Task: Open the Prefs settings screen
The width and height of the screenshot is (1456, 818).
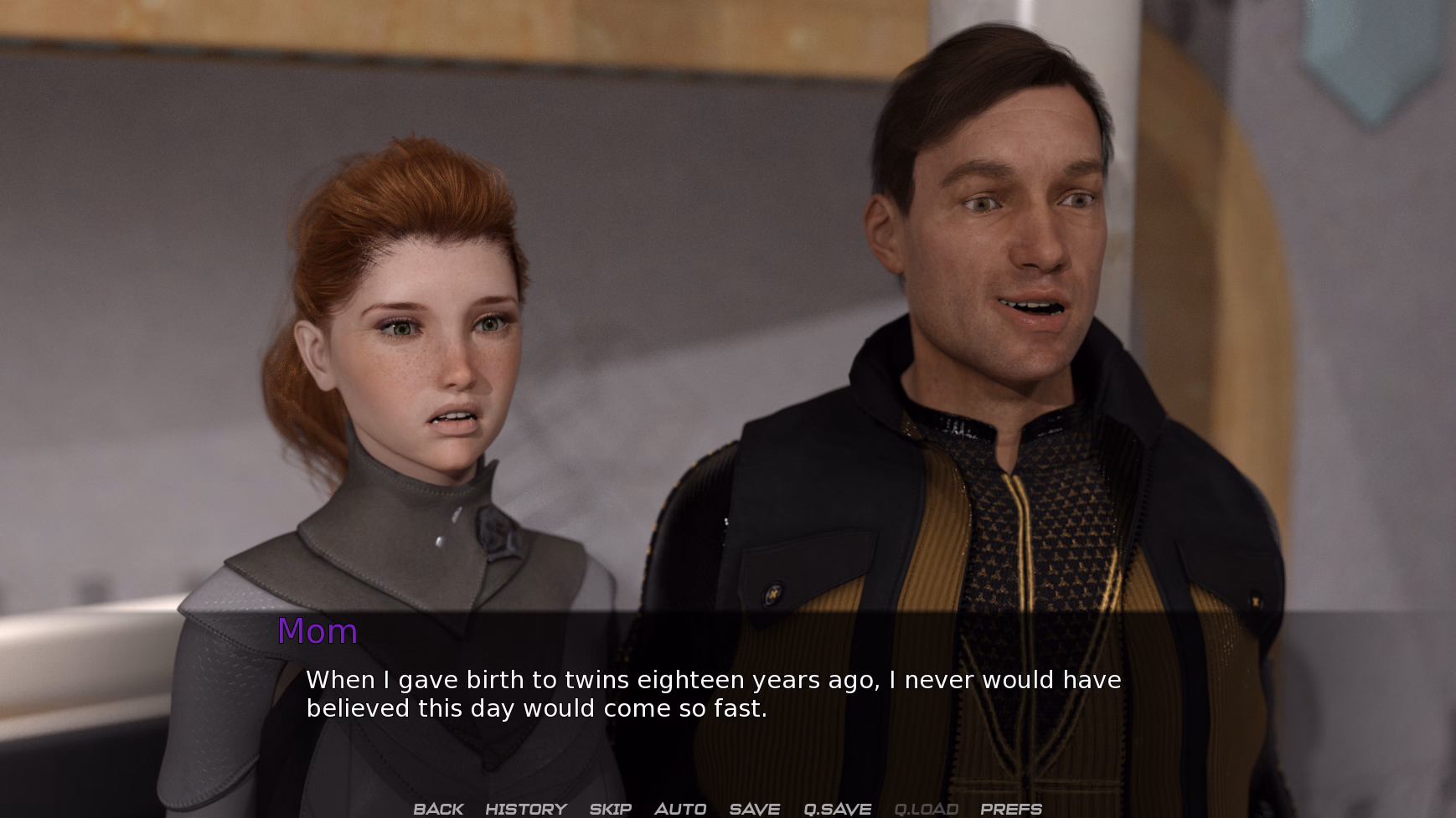Action: point(1010,809)
